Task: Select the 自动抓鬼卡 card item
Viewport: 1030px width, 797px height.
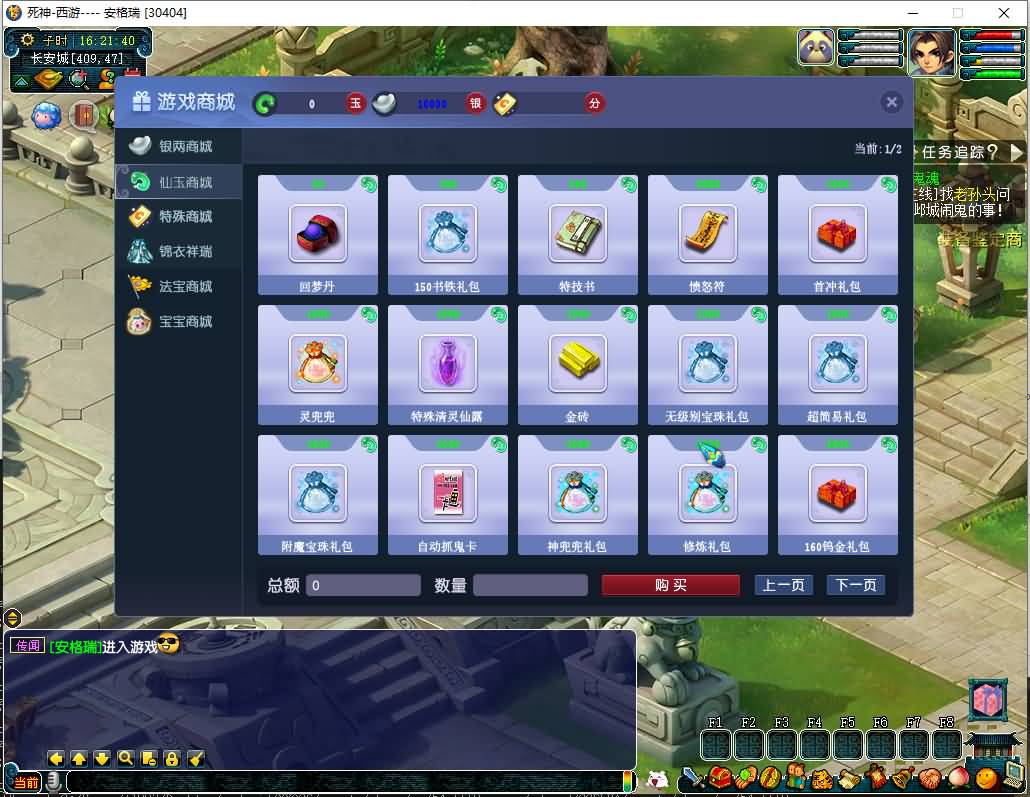Action: click(x=448, y=494)
